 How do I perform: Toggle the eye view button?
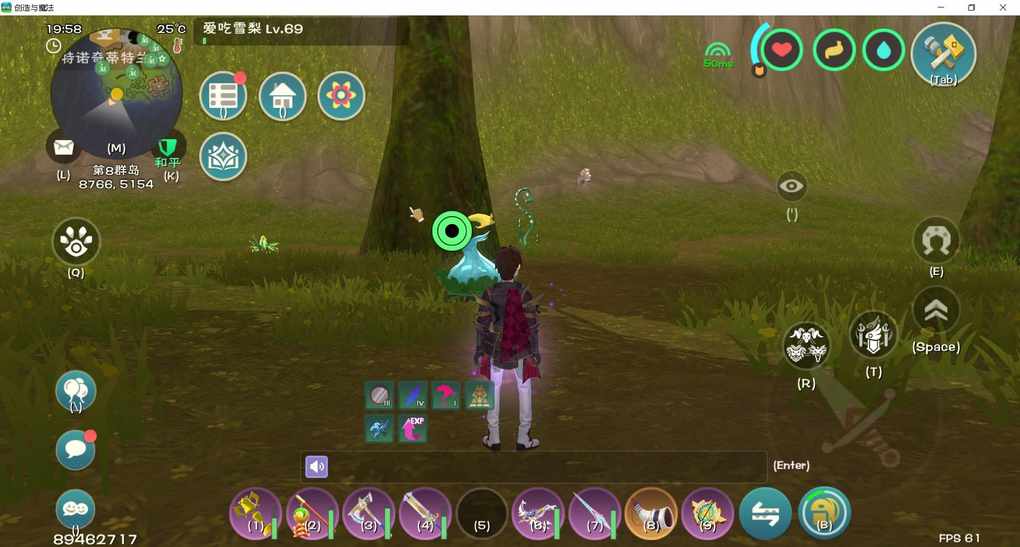(792, 186)
